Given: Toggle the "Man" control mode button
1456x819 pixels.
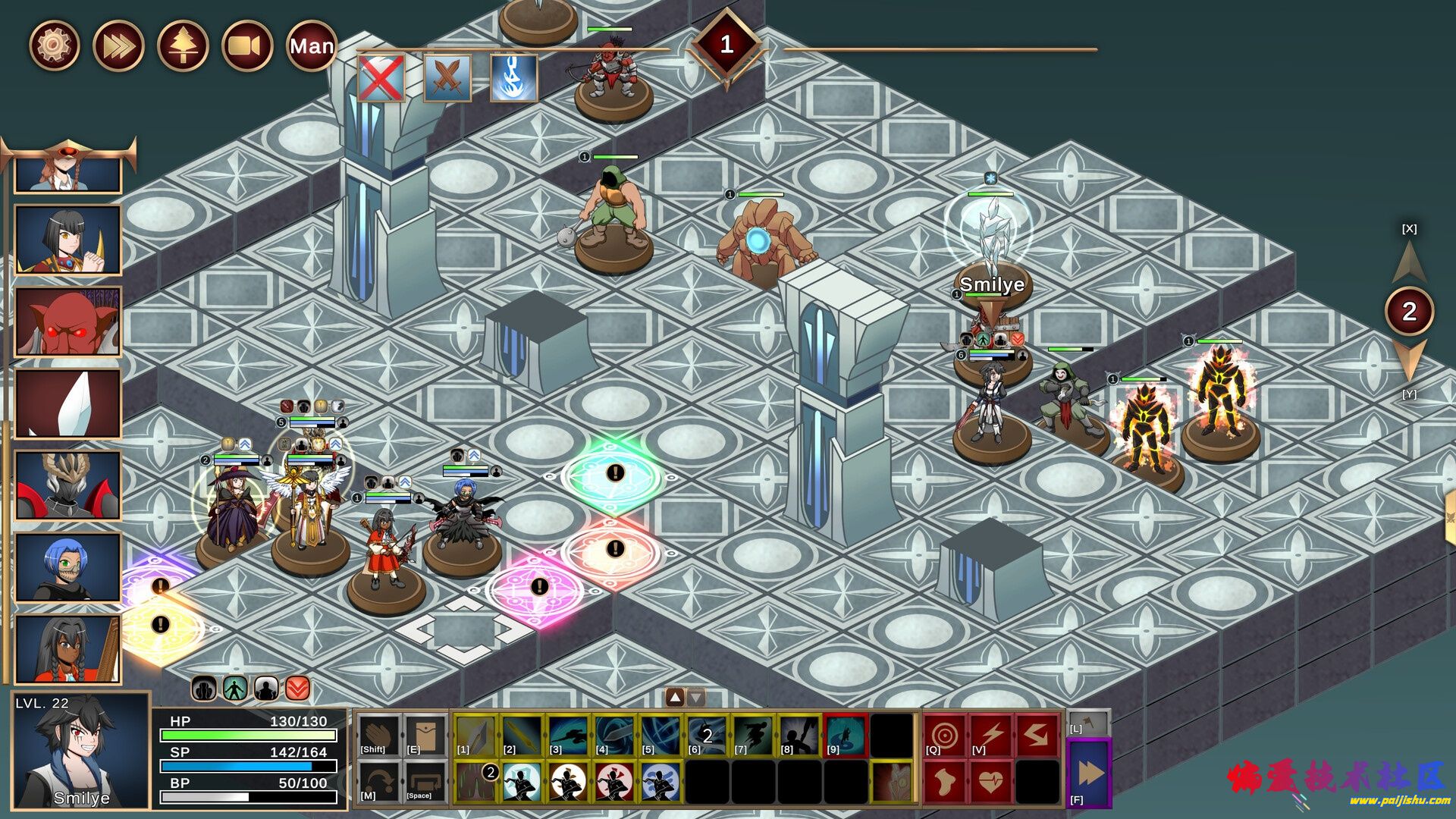Looking at the screenshot, I should (312, 45).
